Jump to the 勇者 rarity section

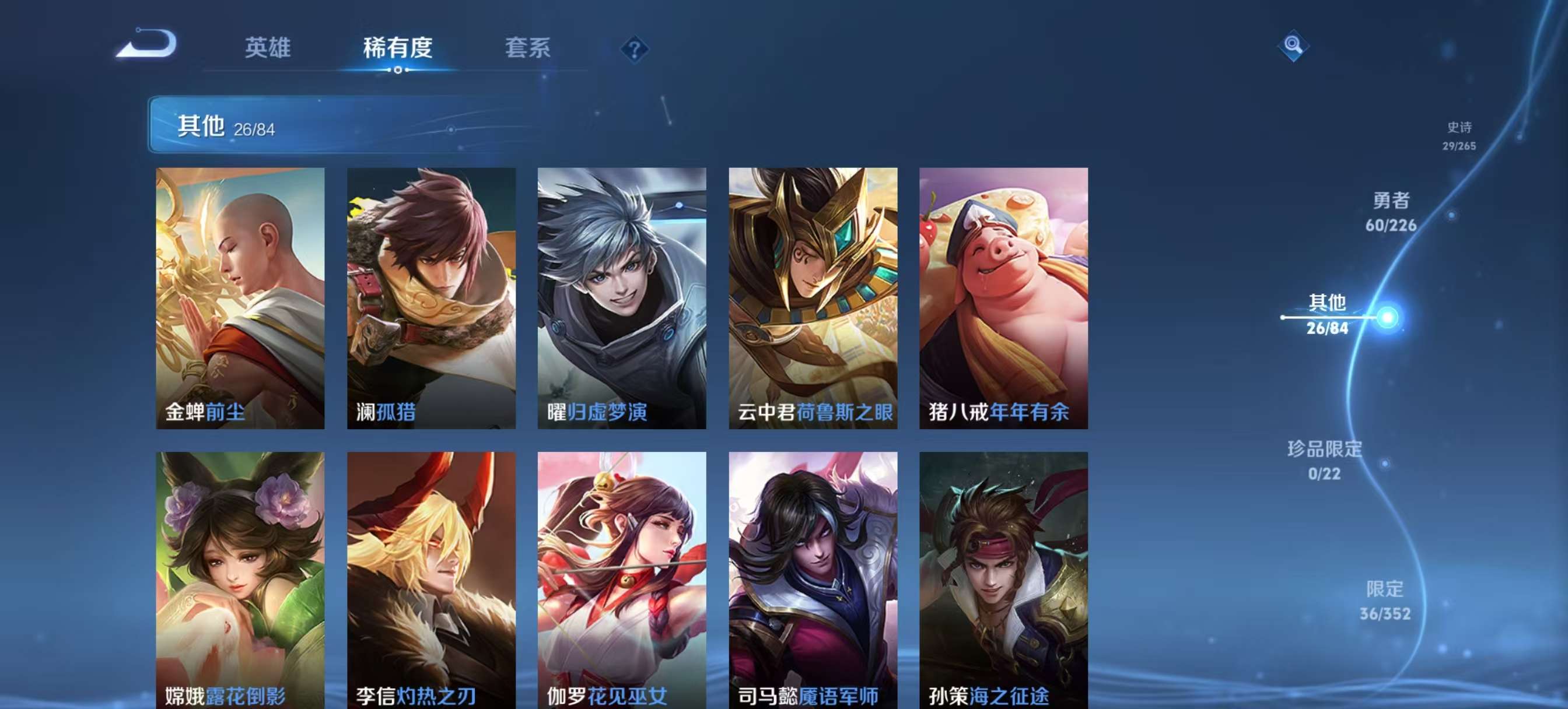1391,212
